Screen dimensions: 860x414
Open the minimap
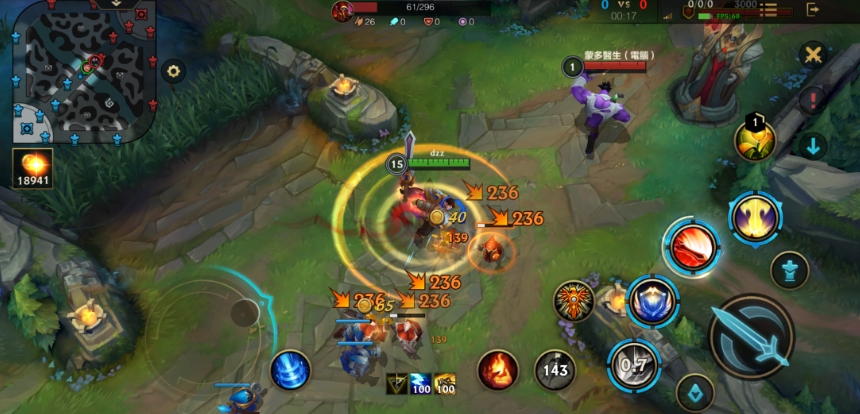click(x=82, y=70)
